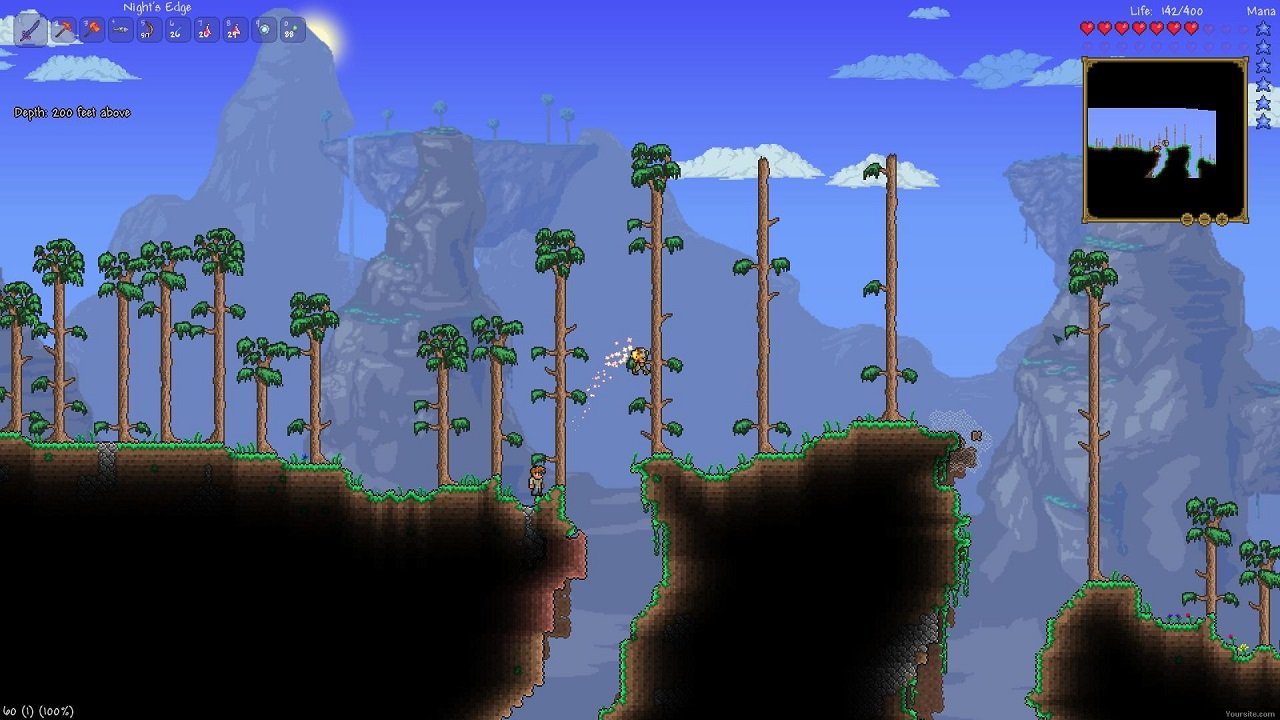Zoom in on the minimap
Viewport: 1280px width, 720px height.
tap(1221, 219)
